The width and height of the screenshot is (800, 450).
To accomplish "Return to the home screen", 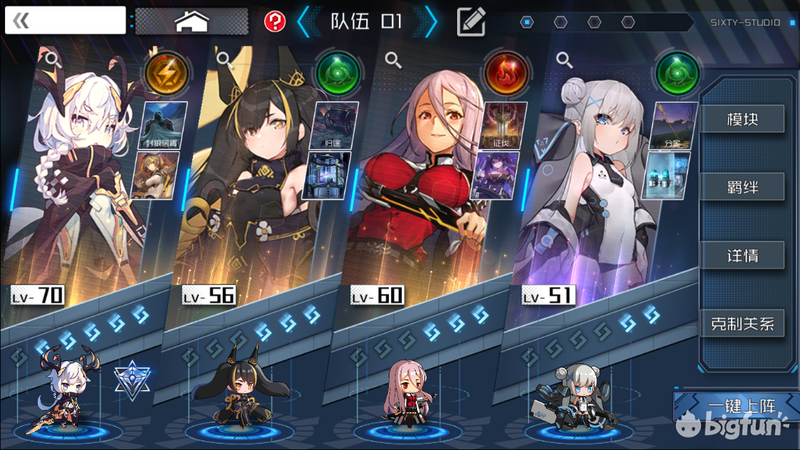I will tap(190, 21).
